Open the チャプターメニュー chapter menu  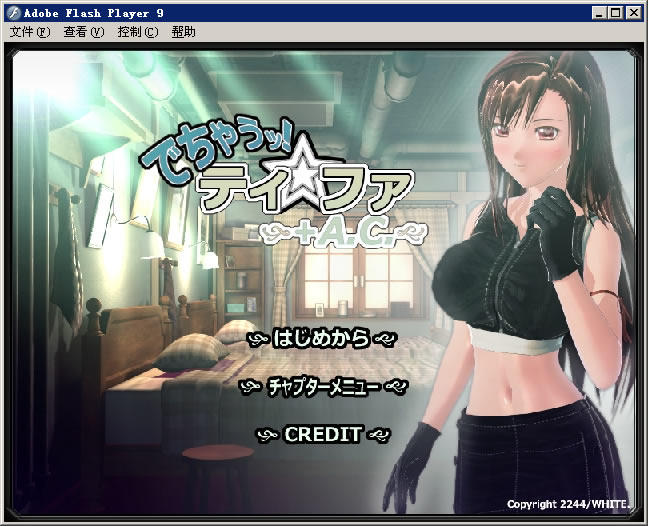323,386
